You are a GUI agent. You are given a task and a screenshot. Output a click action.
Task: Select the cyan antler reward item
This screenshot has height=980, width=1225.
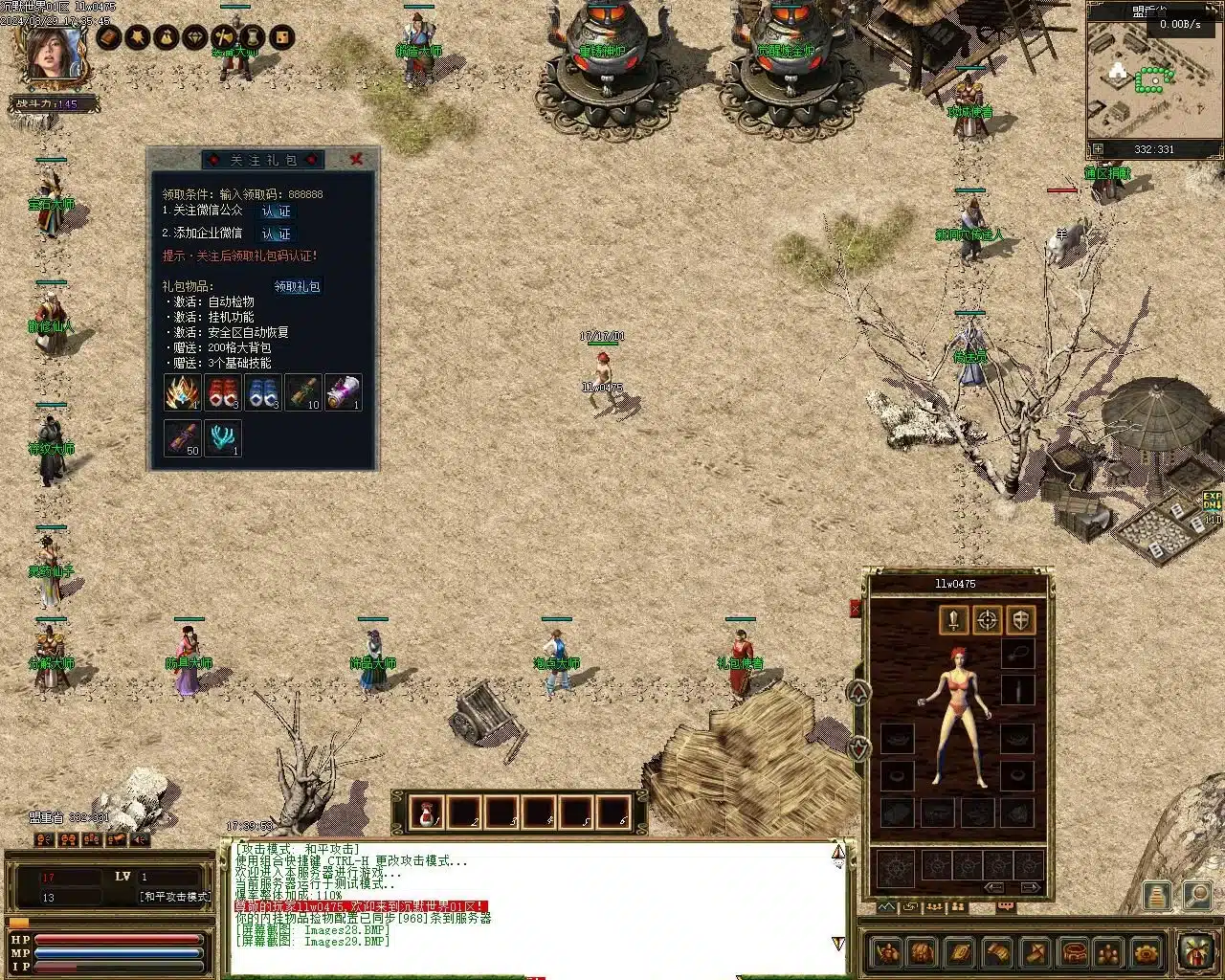tap(223, 437)
